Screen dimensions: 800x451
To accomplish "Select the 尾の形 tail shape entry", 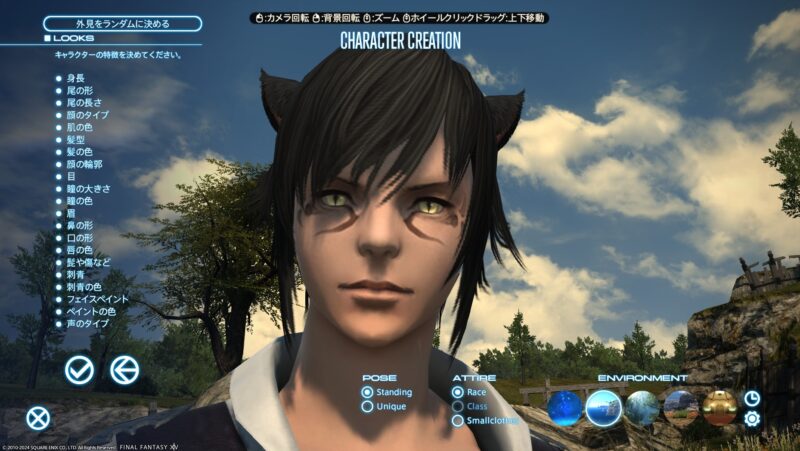I will coord(77,90).
